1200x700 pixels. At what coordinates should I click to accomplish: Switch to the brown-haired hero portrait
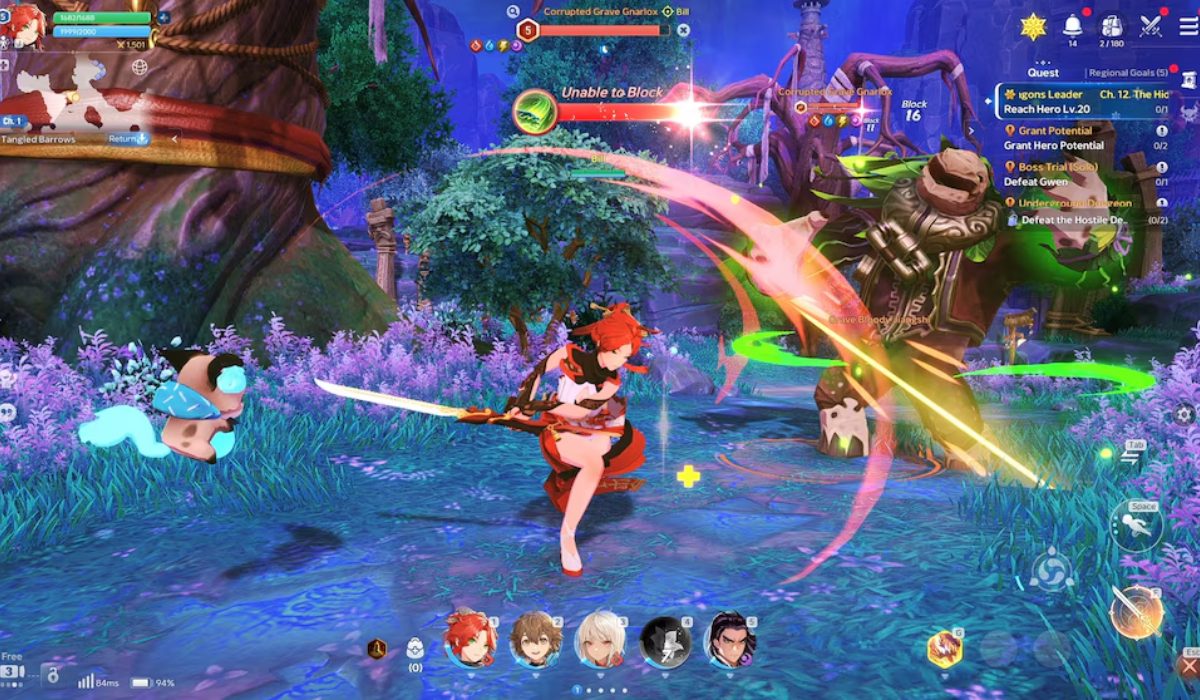click(x=535, y=640)
